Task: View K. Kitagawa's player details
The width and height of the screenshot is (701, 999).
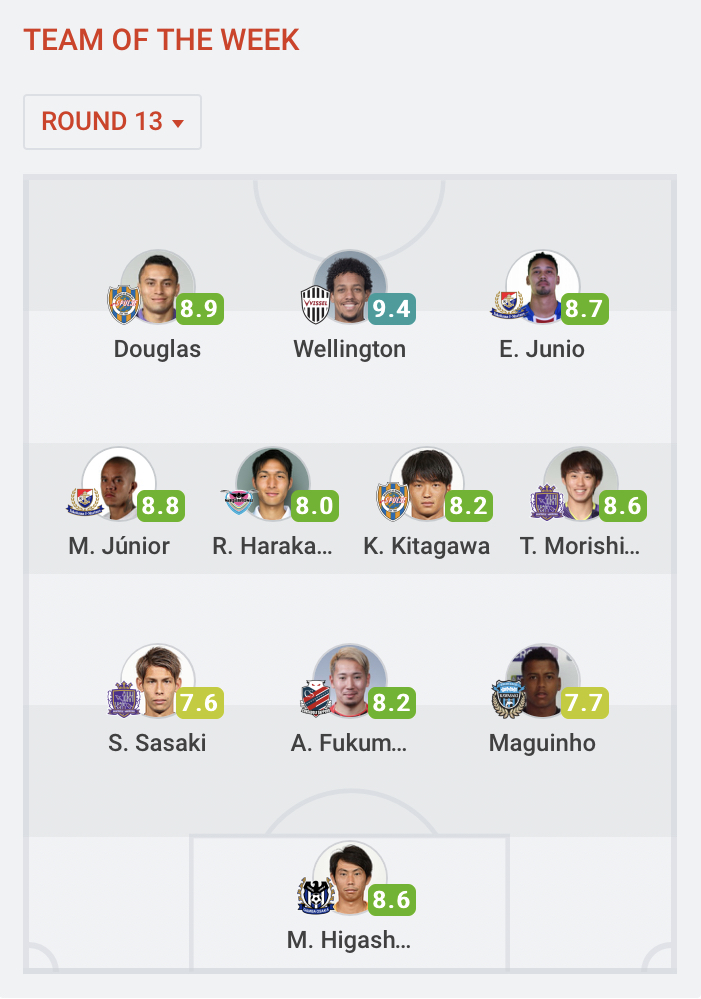Action: pyautogui.click(x=427, y=485)
